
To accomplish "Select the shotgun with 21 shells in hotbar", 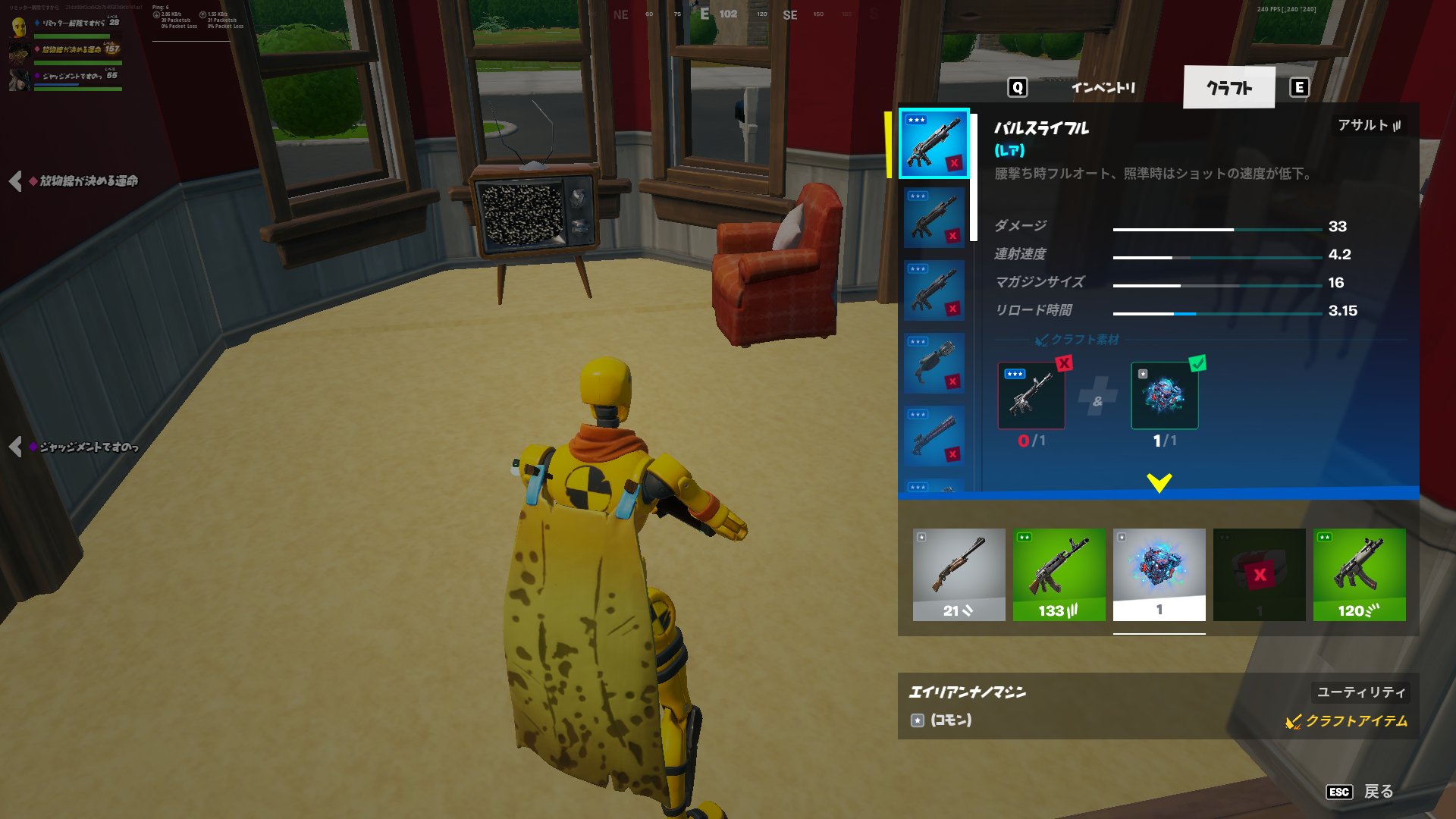I will (958, 574).
